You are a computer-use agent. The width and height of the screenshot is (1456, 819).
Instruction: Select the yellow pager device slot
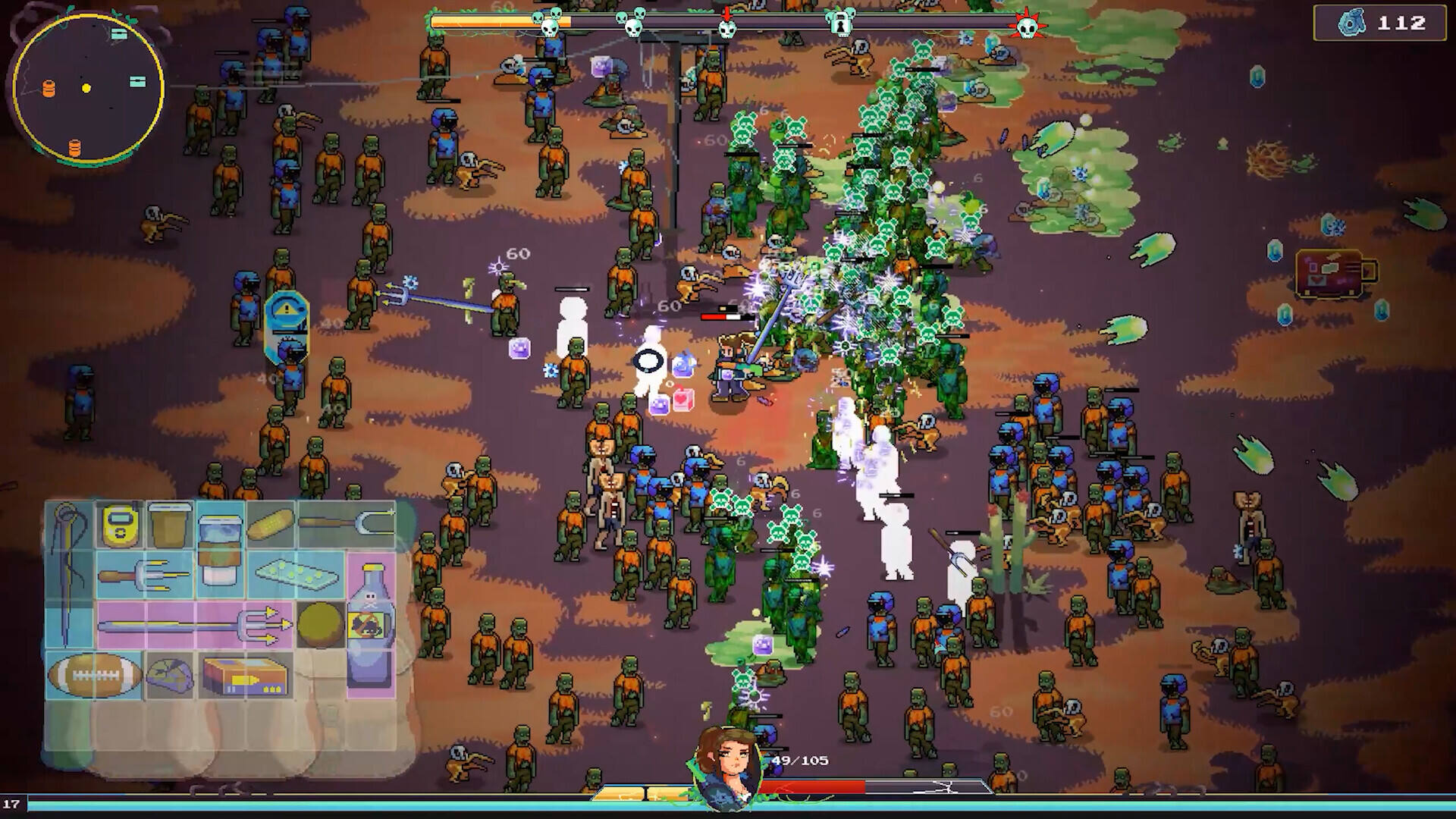point(119,524)
